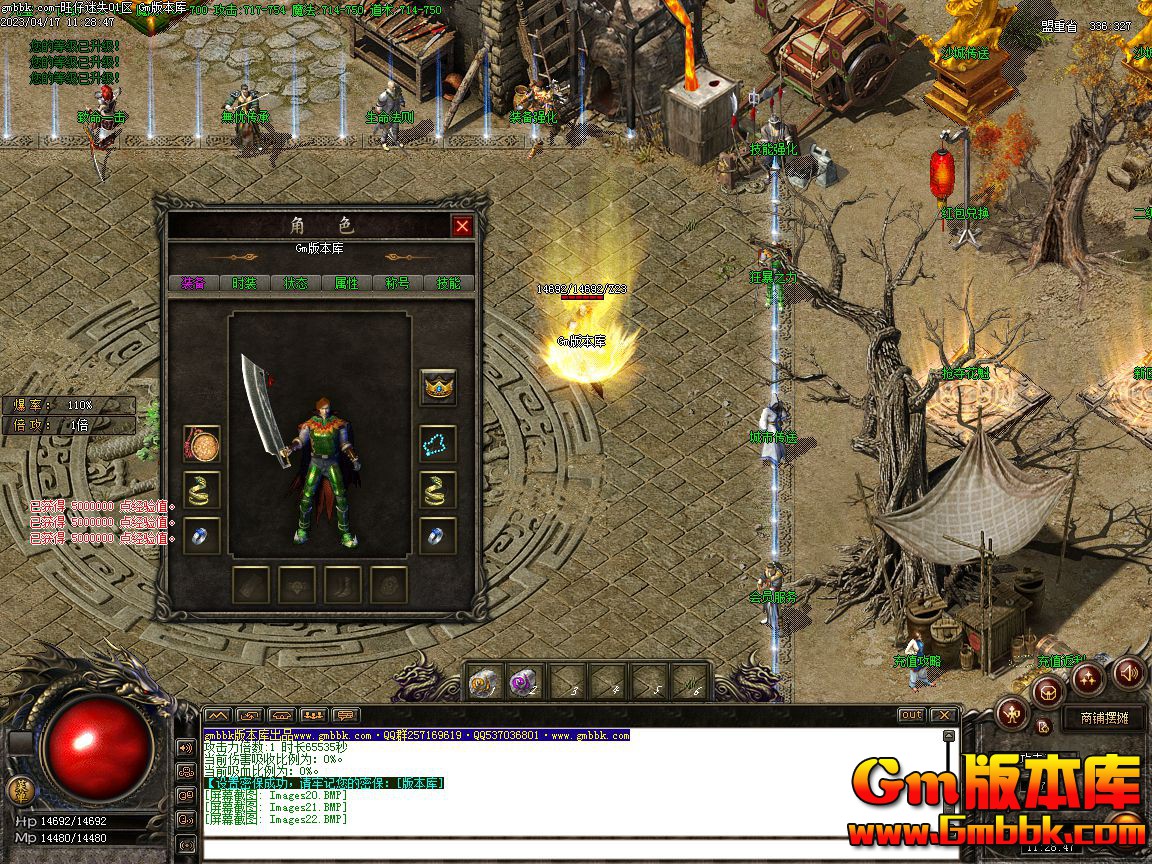Close the chat panel with X button
This screenshot has width=1152, height=864.
click(943, 715)
